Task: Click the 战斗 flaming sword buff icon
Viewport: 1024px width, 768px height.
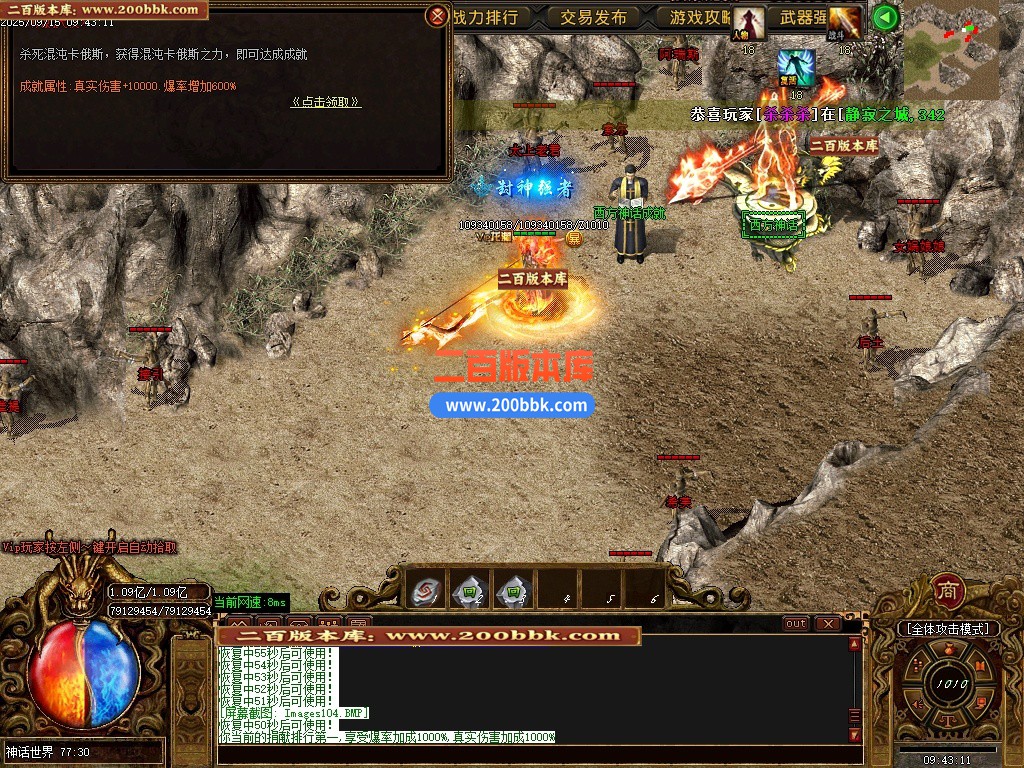Action: click(x=844, y=22)
